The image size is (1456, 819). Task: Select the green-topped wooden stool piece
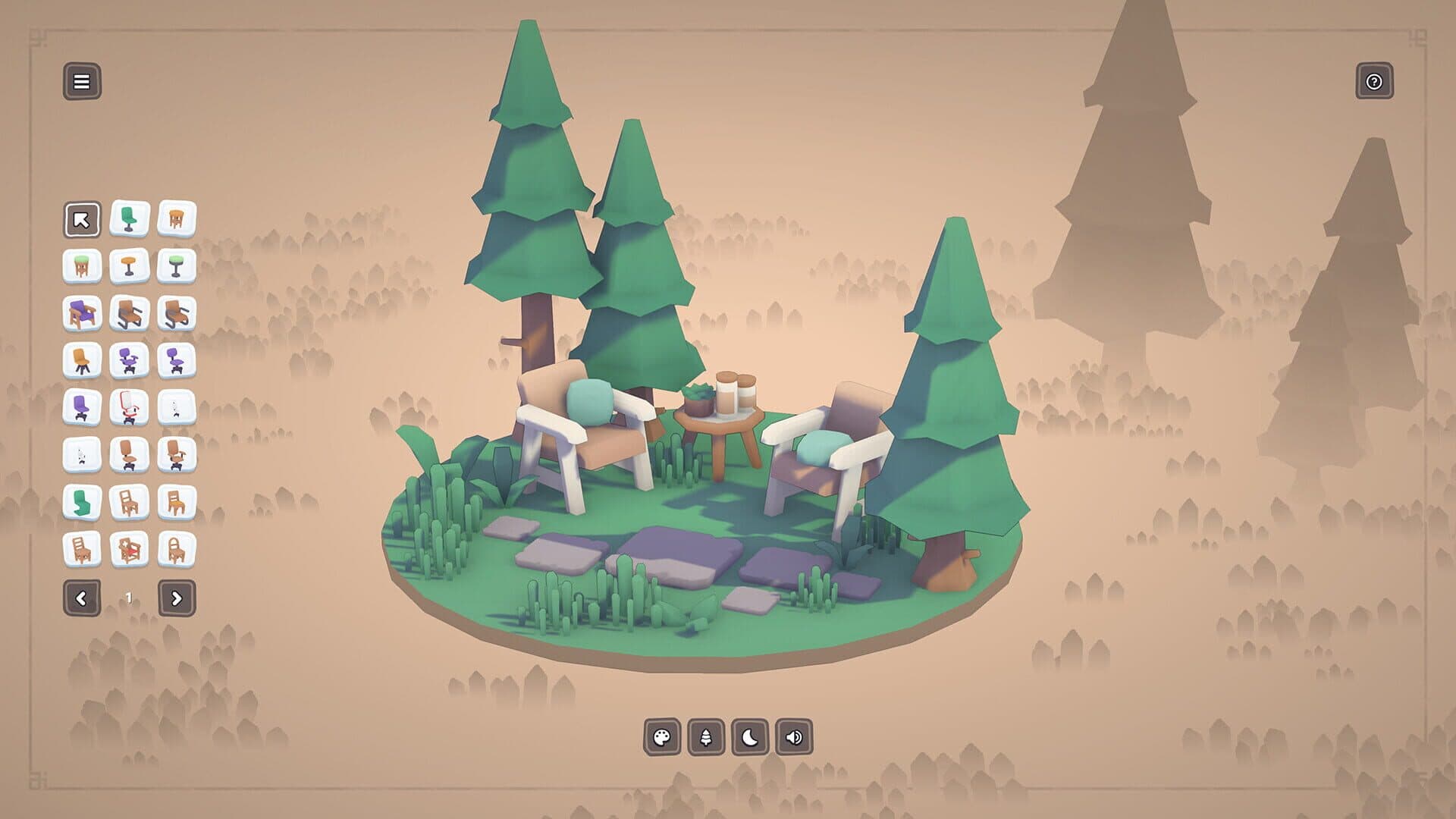point(82,265)
